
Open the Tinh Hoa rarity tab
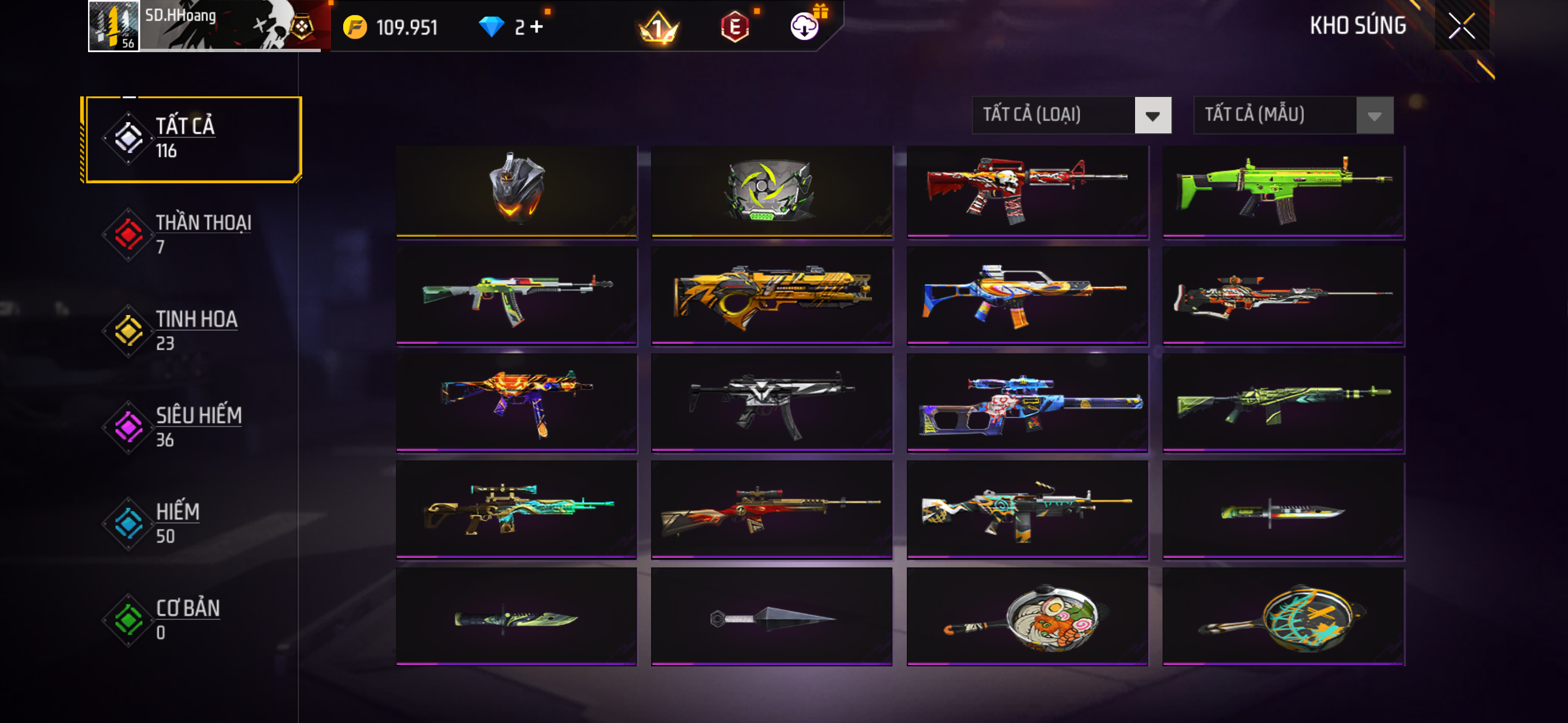coord(183,331)
